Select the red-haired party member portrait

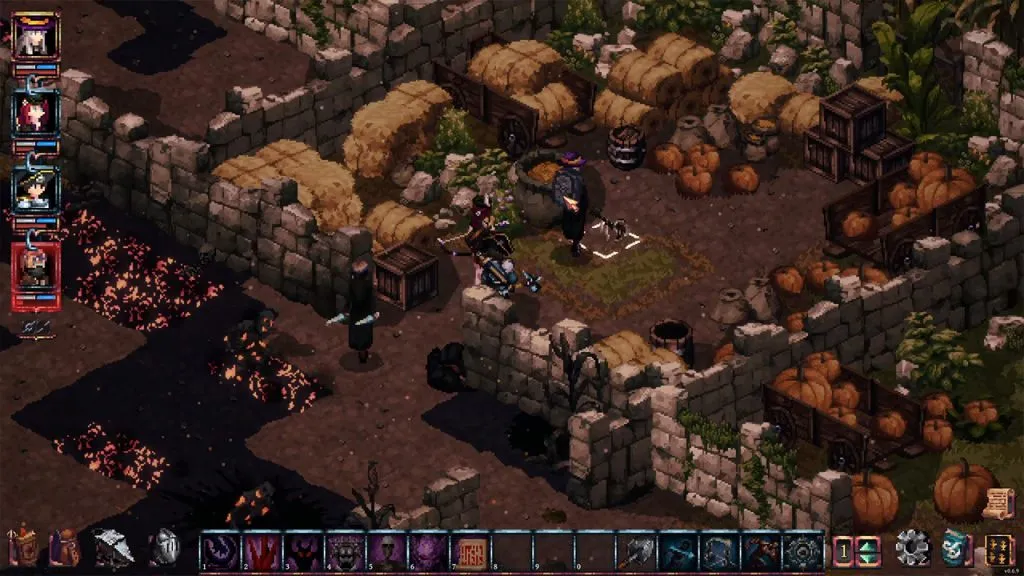pos(36,112)
